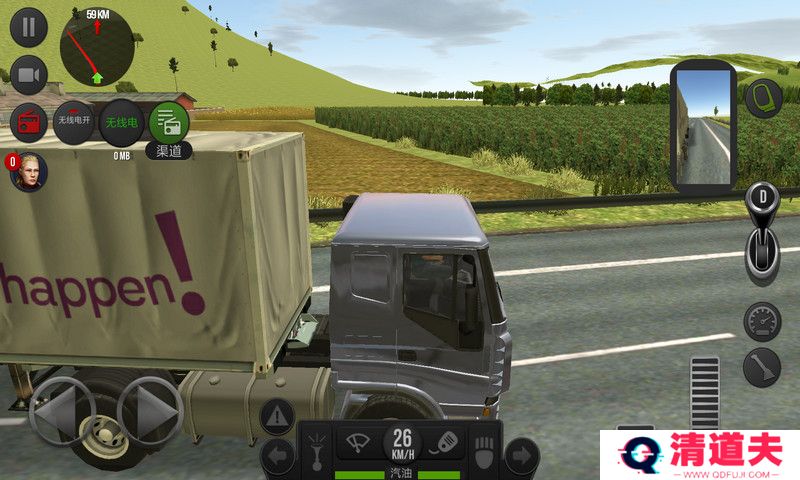Screen dimensions: 800x480
Task: Select the green 无线电 button
Action: point(122,123)
